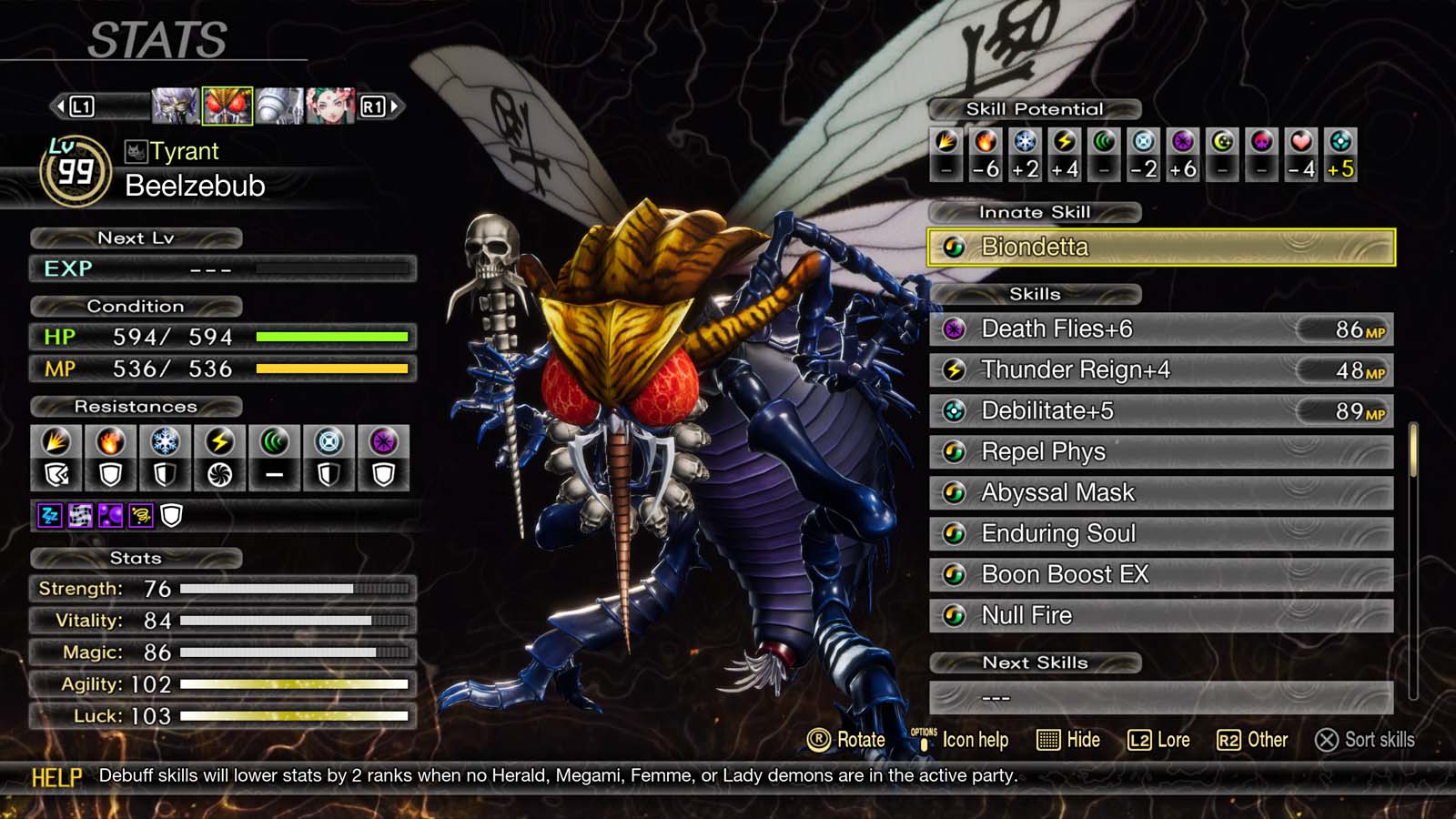Image resolution: width=1456 pixels, height=819 pixels.
Task: Expand the Next Skills section
Action: 1035,662
